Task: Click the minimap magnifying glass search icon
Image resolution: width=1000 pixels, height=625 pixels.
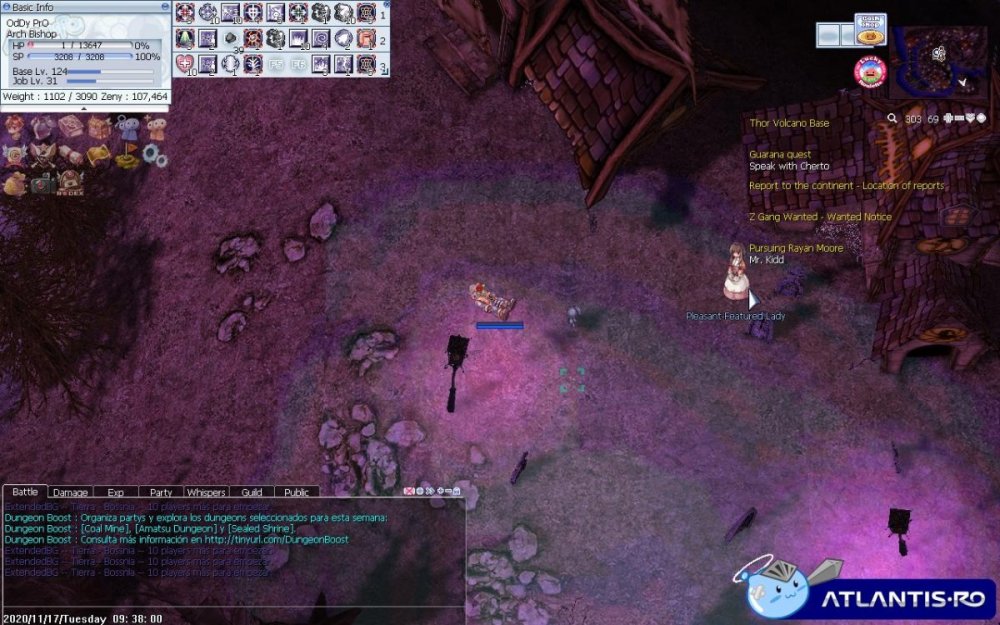Action: pyautogui.click(x=892, y=118)
